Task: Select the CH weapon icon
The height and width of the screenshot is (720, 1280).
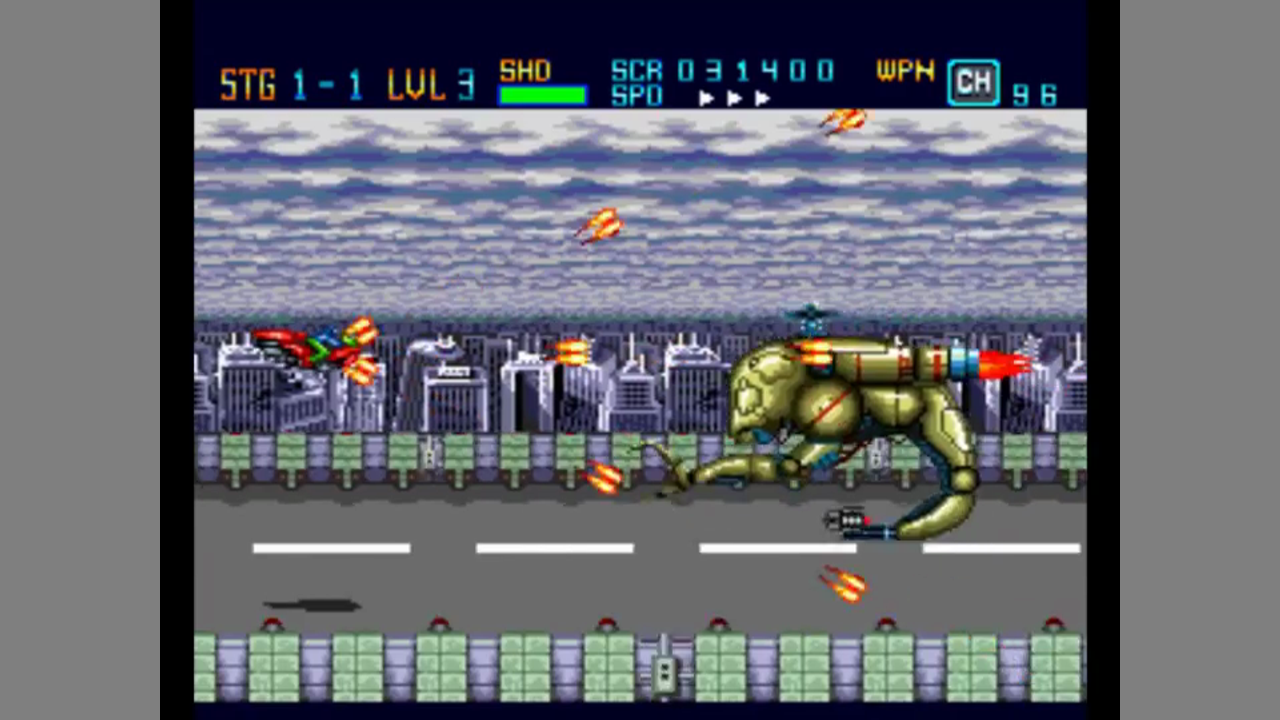Action: (x=973, y=83)
